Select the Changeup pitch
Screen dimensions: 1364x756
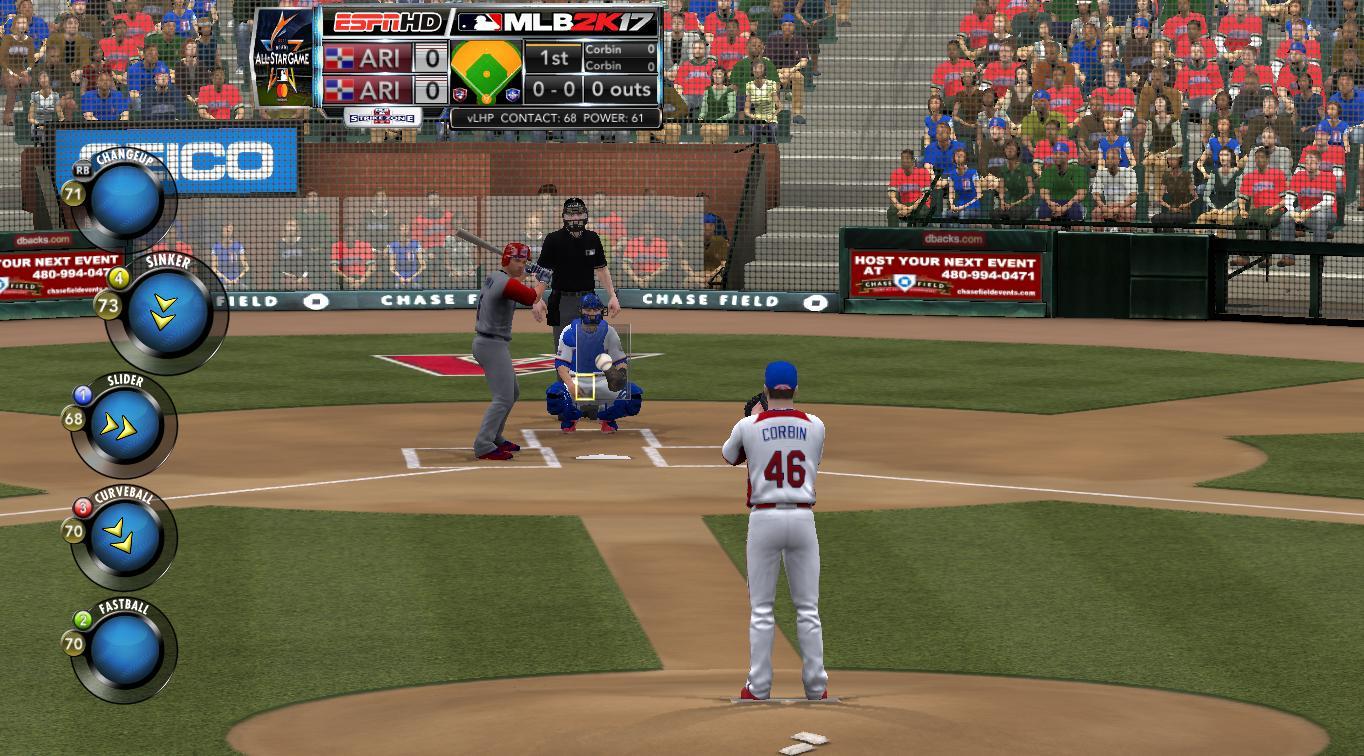coord(127,200)
